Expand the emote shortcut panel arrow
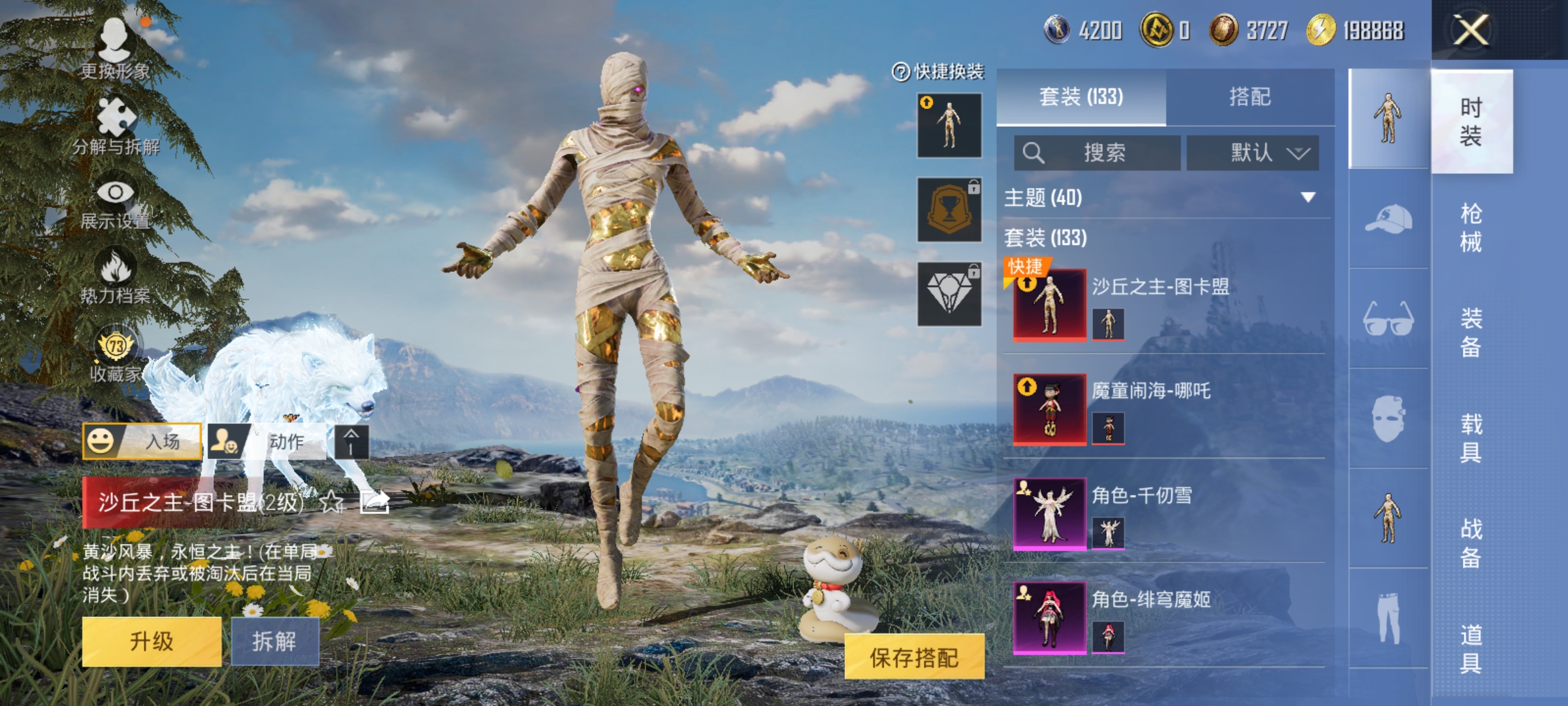Screen dimensions: 1568x706 pos(351,441)
